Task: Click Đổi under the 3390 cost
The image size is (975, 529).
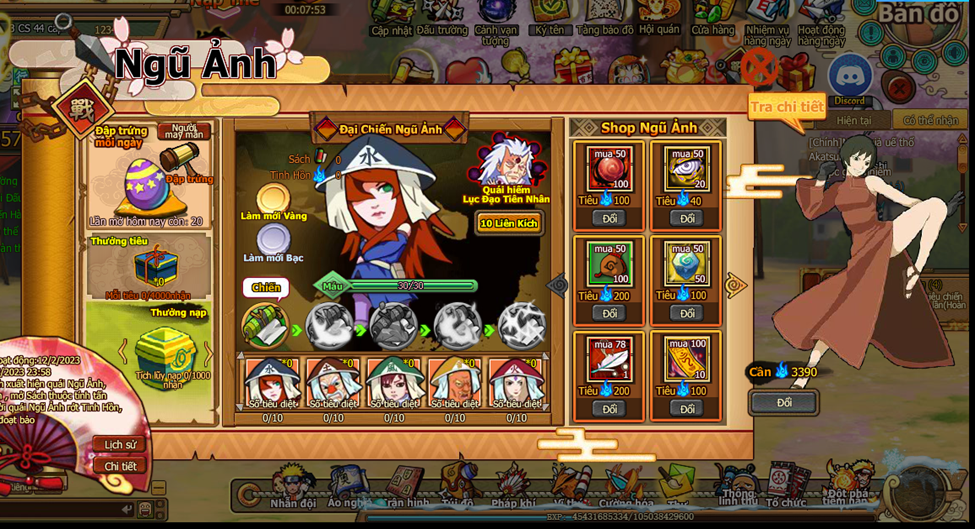Action: tap(783, 402)
